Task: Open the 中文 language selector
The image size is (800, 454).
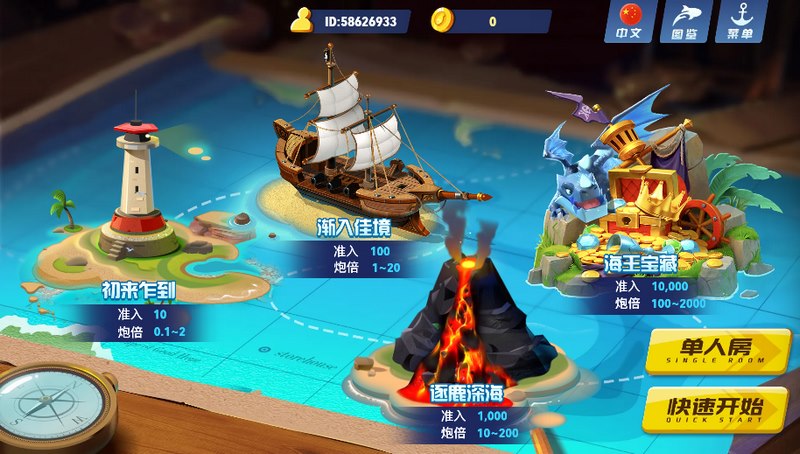Action: (628, 23)
